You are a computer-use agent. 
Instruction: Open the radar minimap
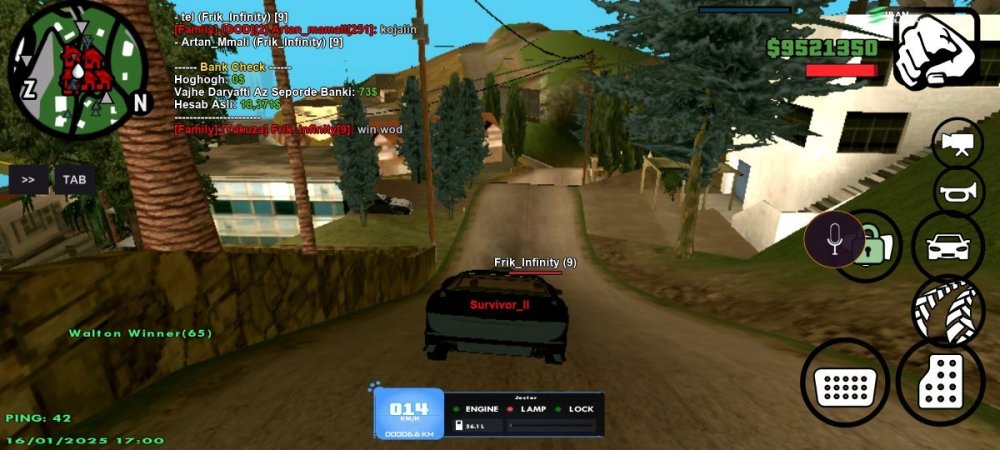[78, 68]
